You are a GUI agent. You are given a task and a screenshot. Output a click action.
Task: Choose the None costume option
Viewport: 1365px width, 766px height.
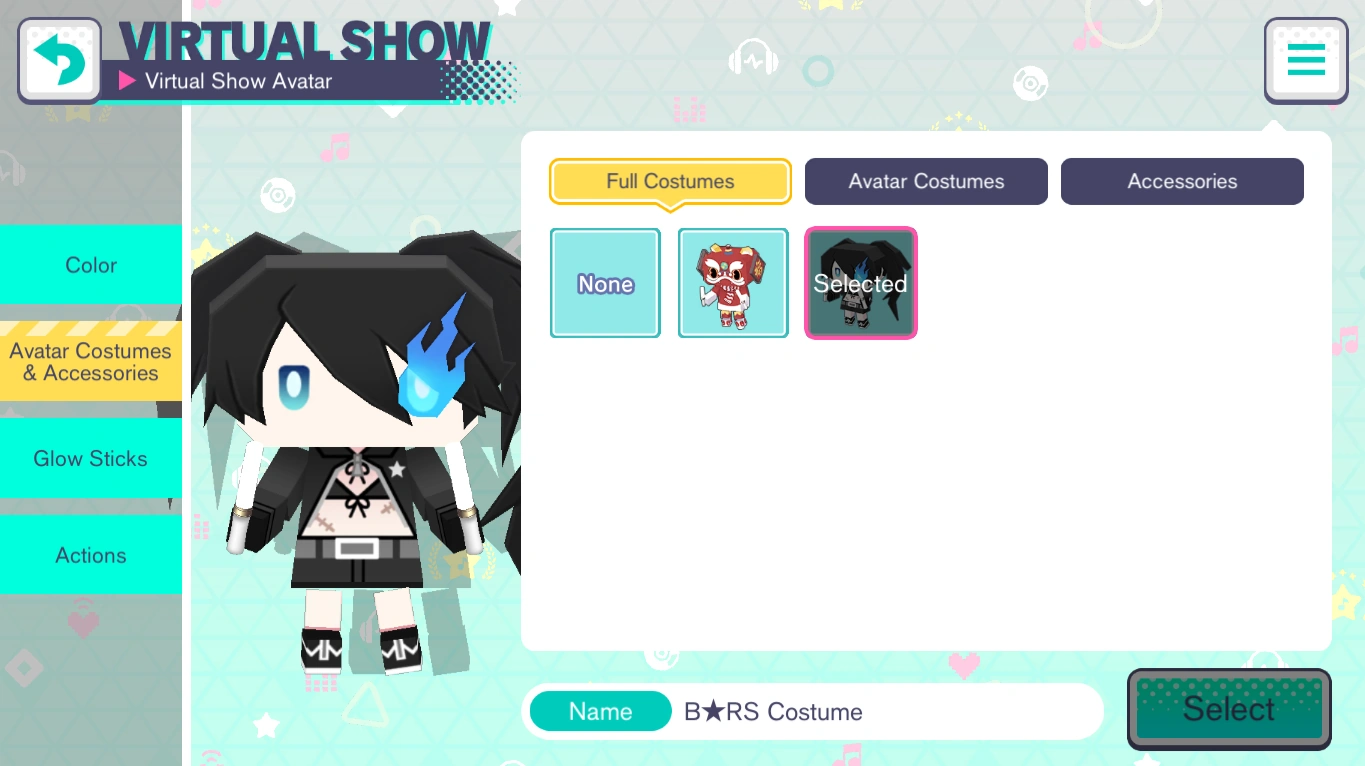[x=604, y=282]
